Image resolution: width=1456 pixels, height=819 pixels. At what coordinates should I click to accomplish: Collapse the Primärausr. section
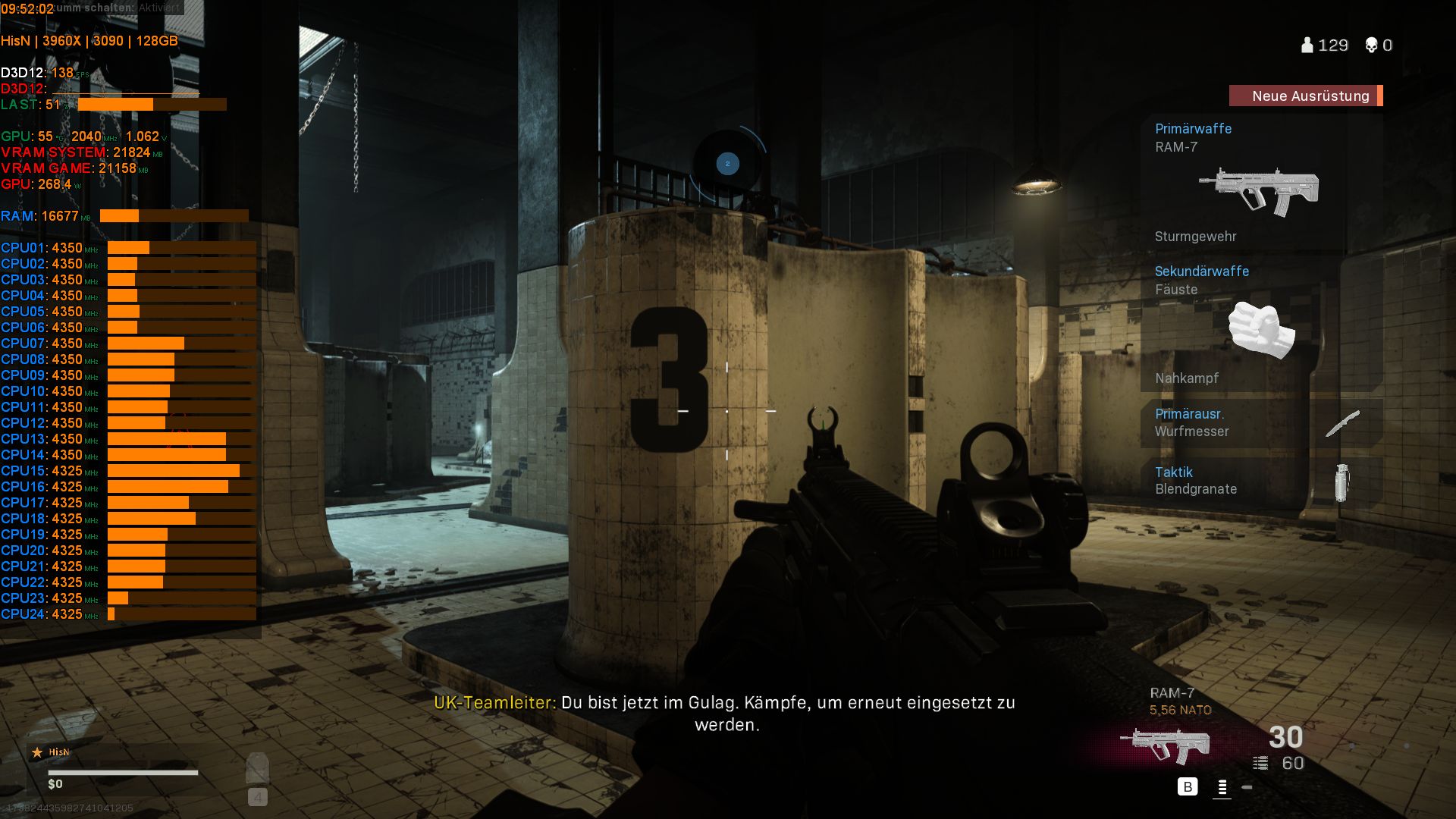(x=1191, y=414)
